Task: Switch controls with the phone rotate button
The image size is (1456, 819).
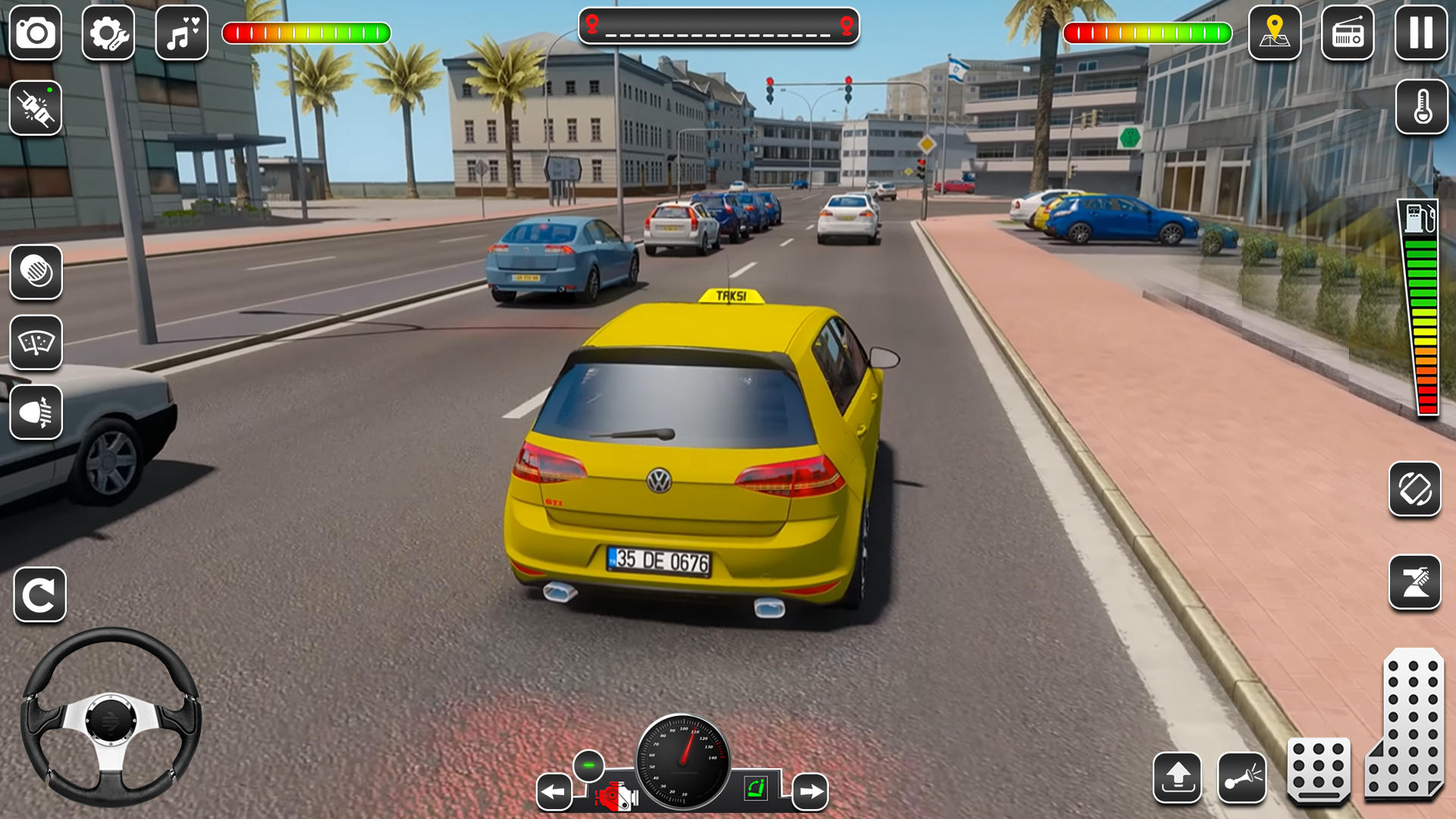Action: [x=1414, y=489]
